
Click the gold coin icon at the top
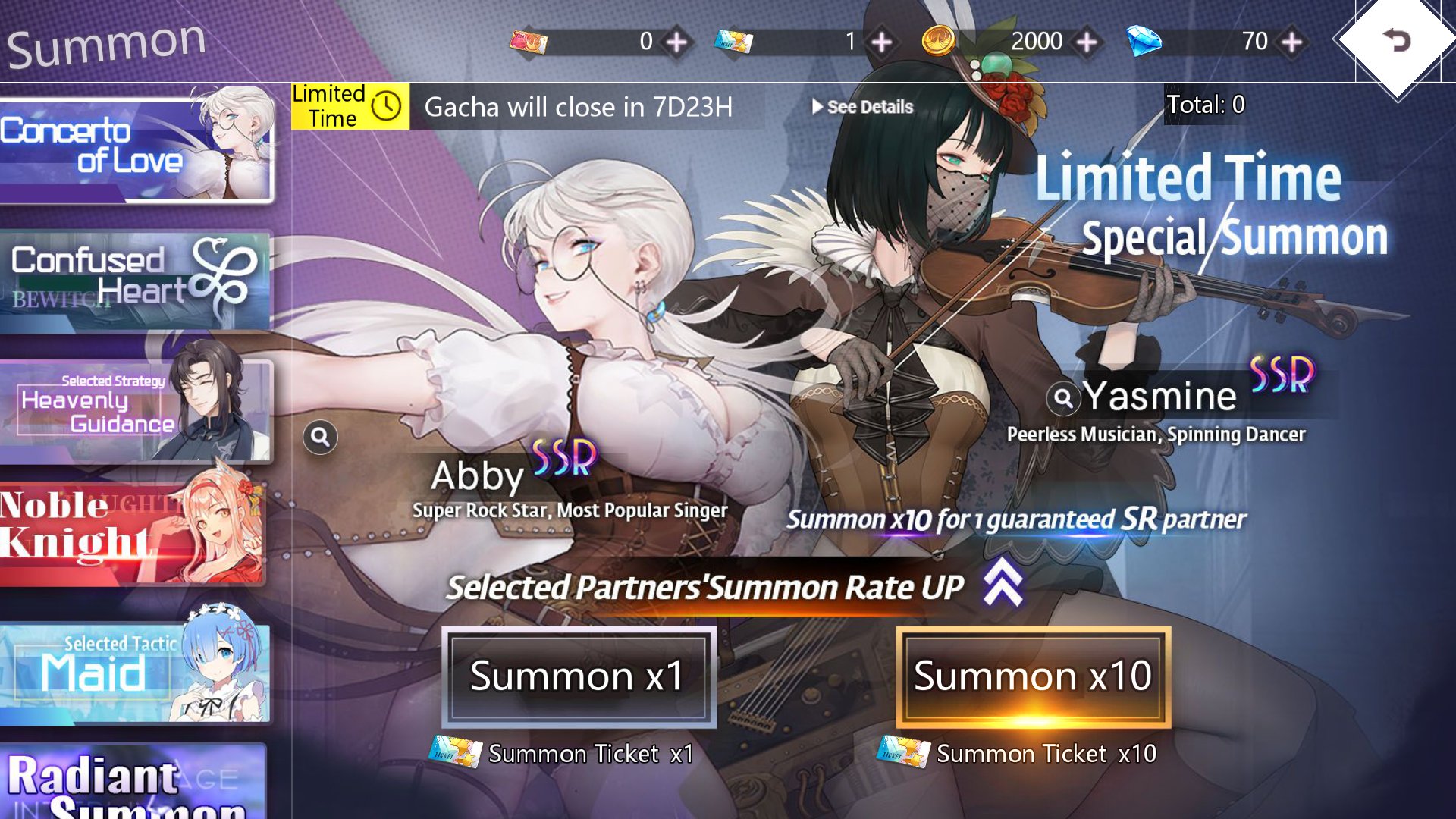tap(940, 42)
